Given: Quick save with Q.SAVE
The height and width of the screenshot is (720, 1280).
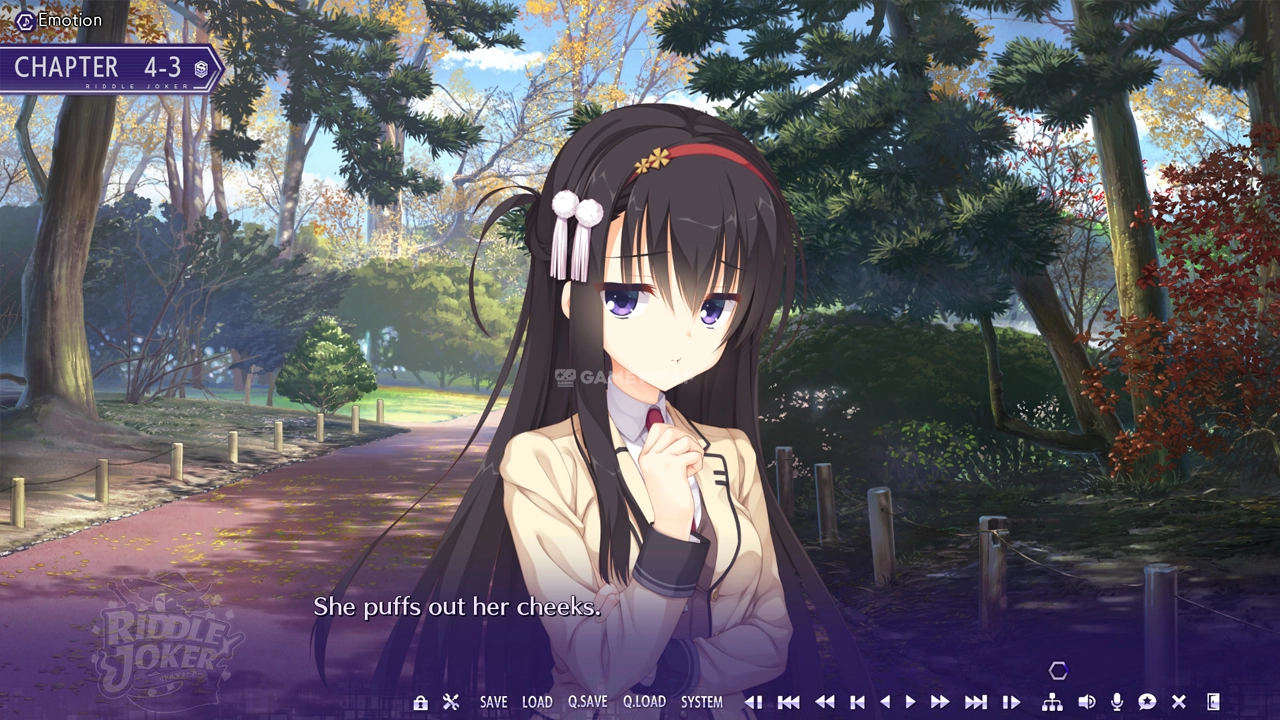Looking at the screenshot, I should tap(587, 702).
